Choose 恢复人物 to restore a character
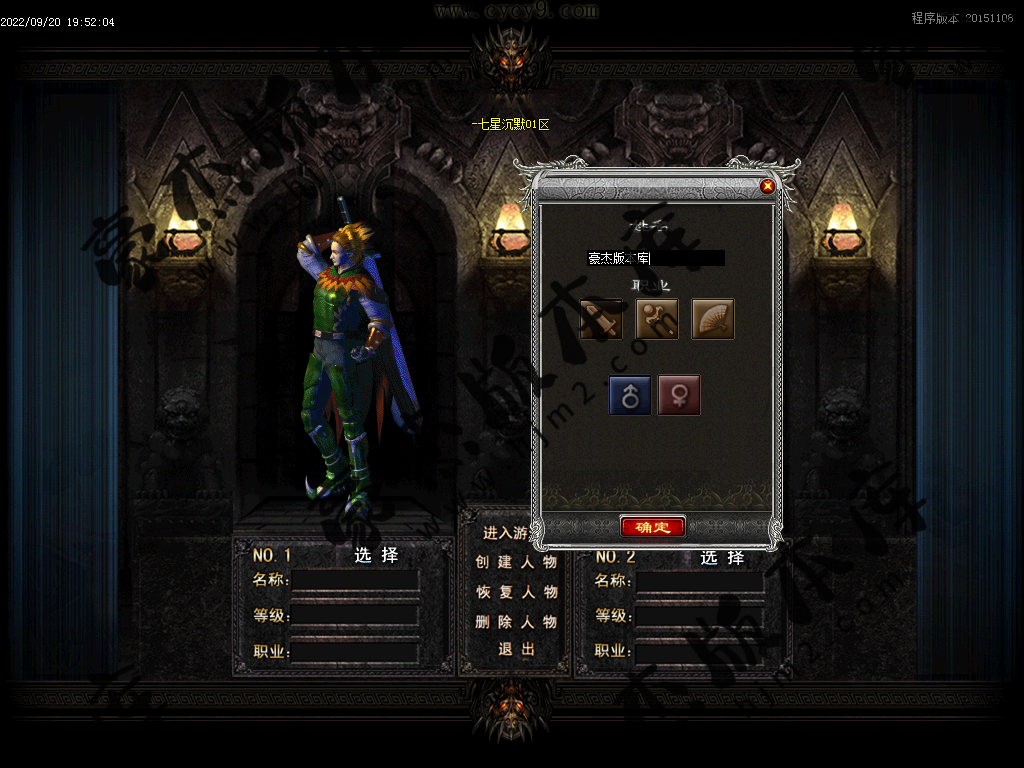The width and height of the screenshot is (1024, 768). 515,592
